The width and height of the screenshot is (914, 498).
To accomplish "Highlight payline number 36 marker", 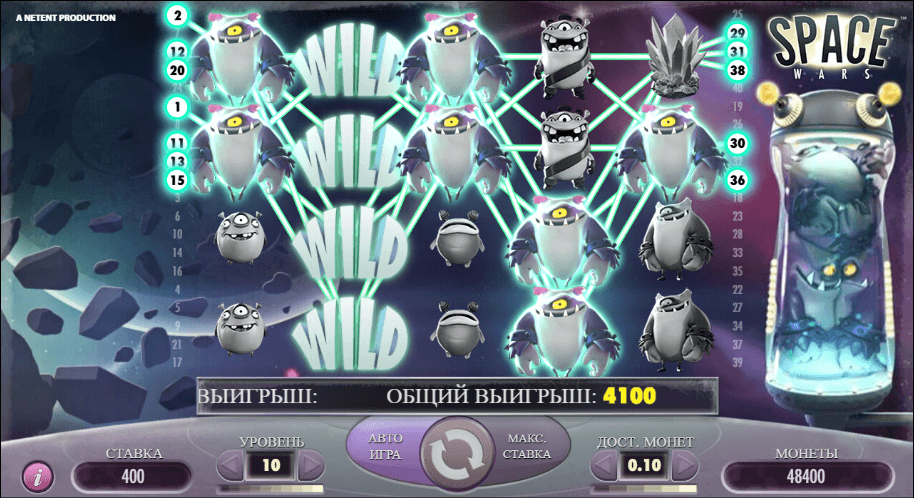I will 737,180.
